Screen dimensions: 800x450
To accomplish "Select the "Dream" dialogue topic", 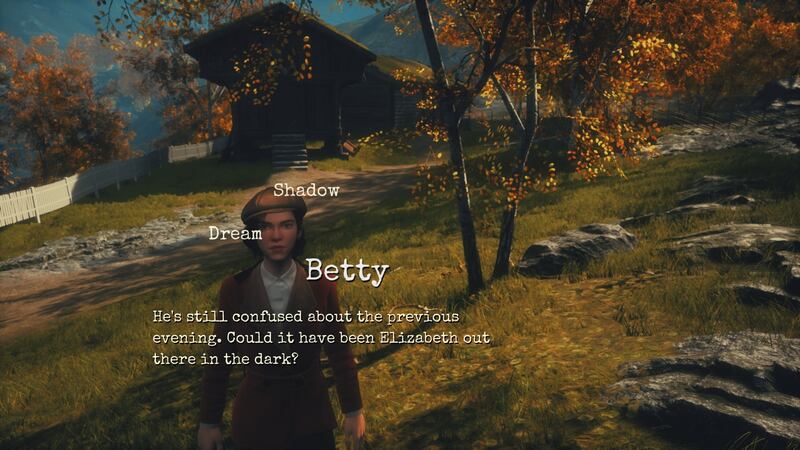I will click(235, 233).
